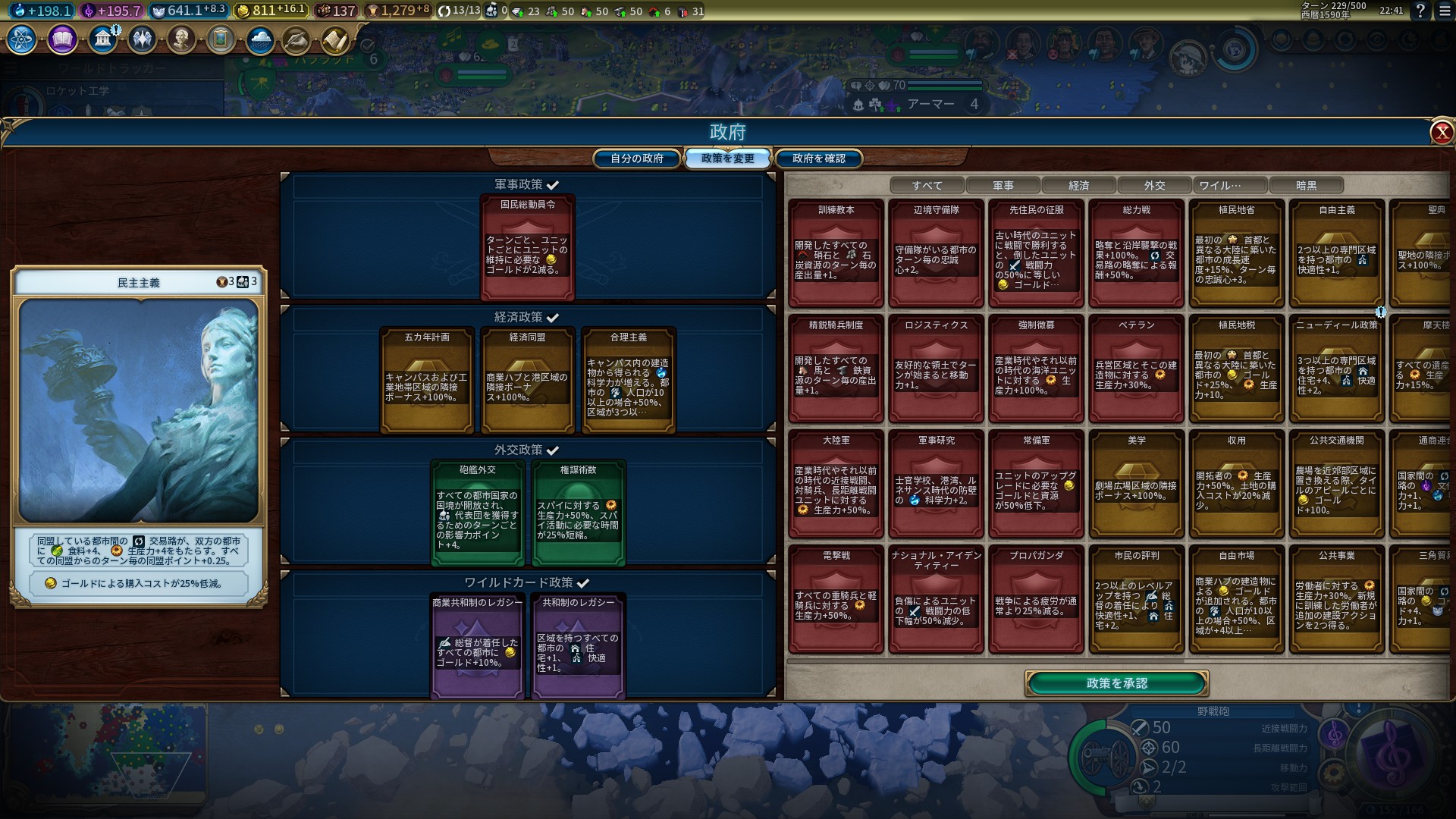The width and height of the screenshot is (1456, 819).
Task: Filter policy list to 外交
Action: (x=1154, y=185)
